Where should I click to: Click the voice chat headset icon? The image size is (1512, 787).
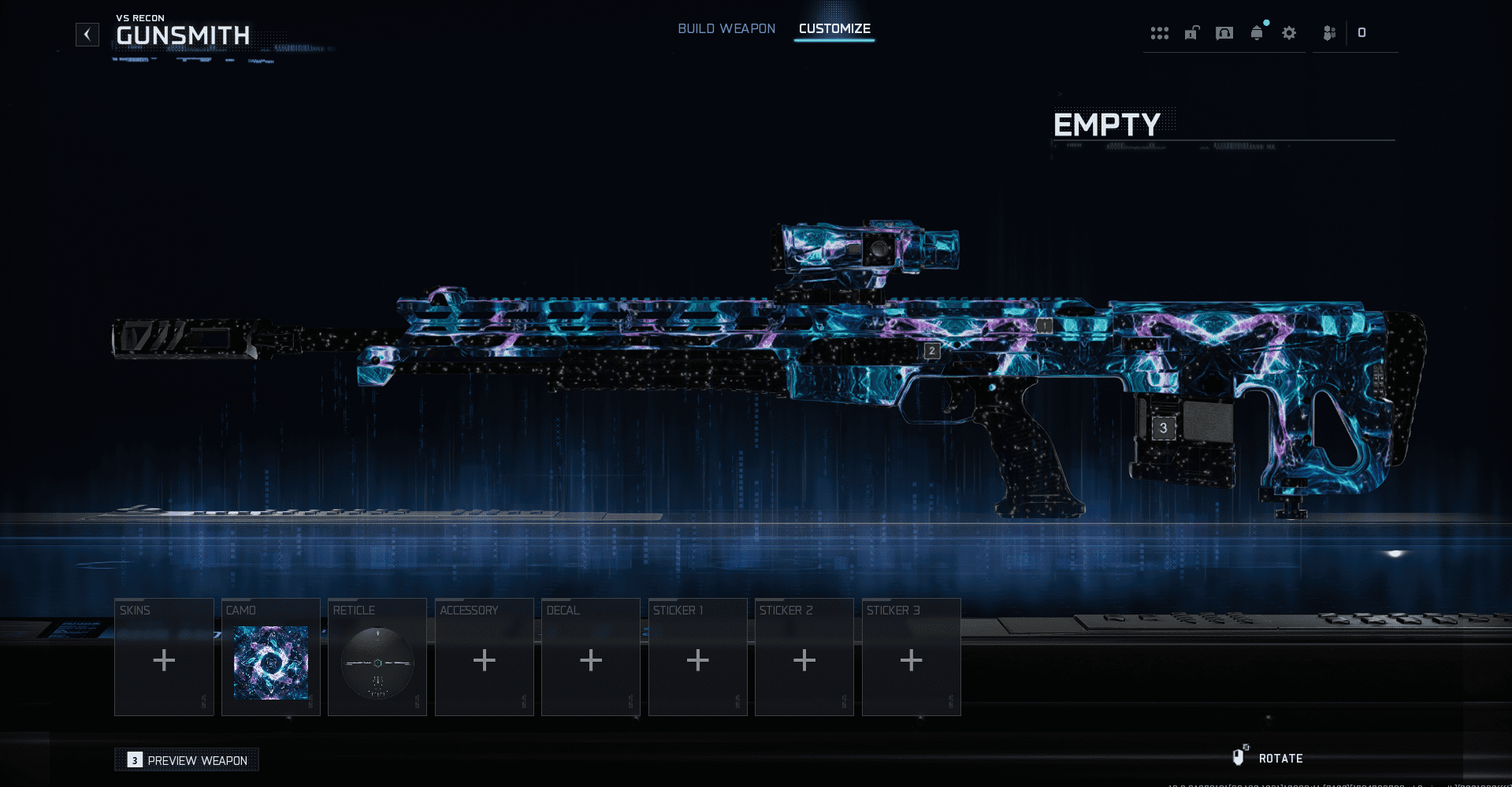[x=1224, y=33]
